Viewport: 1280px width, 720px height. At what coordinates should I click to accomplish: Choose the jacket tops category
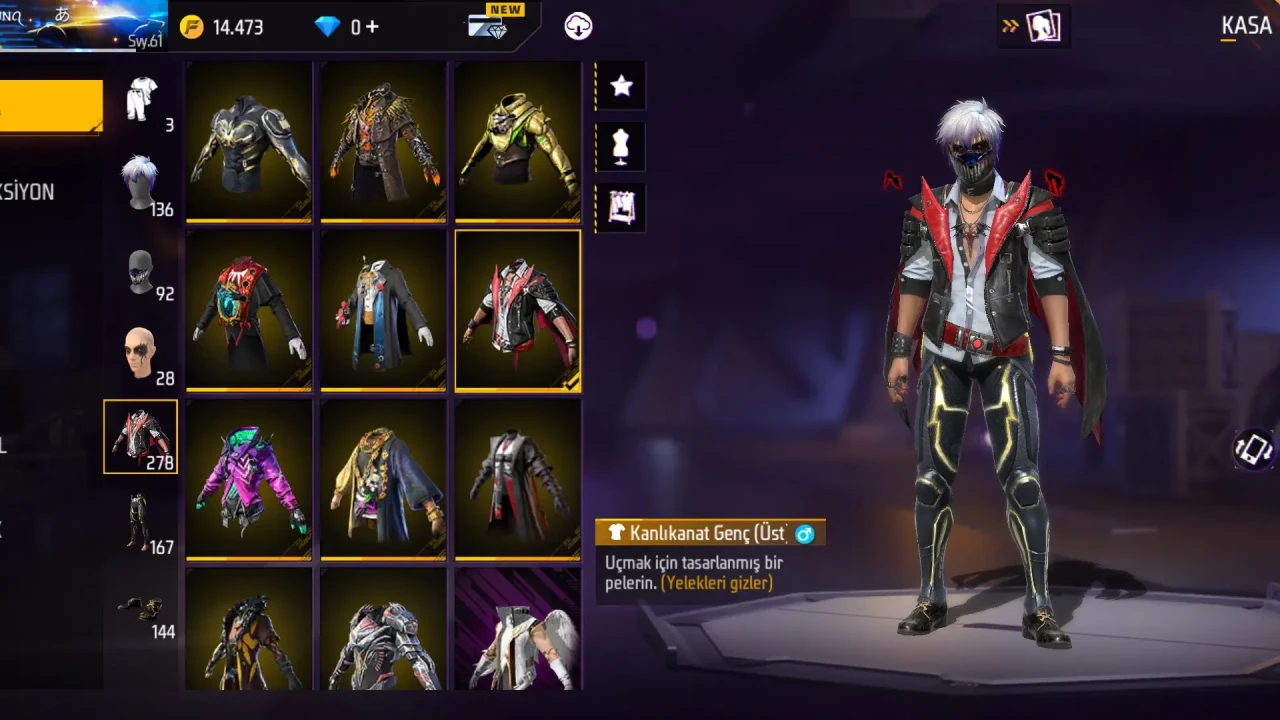tap(141, 437)
